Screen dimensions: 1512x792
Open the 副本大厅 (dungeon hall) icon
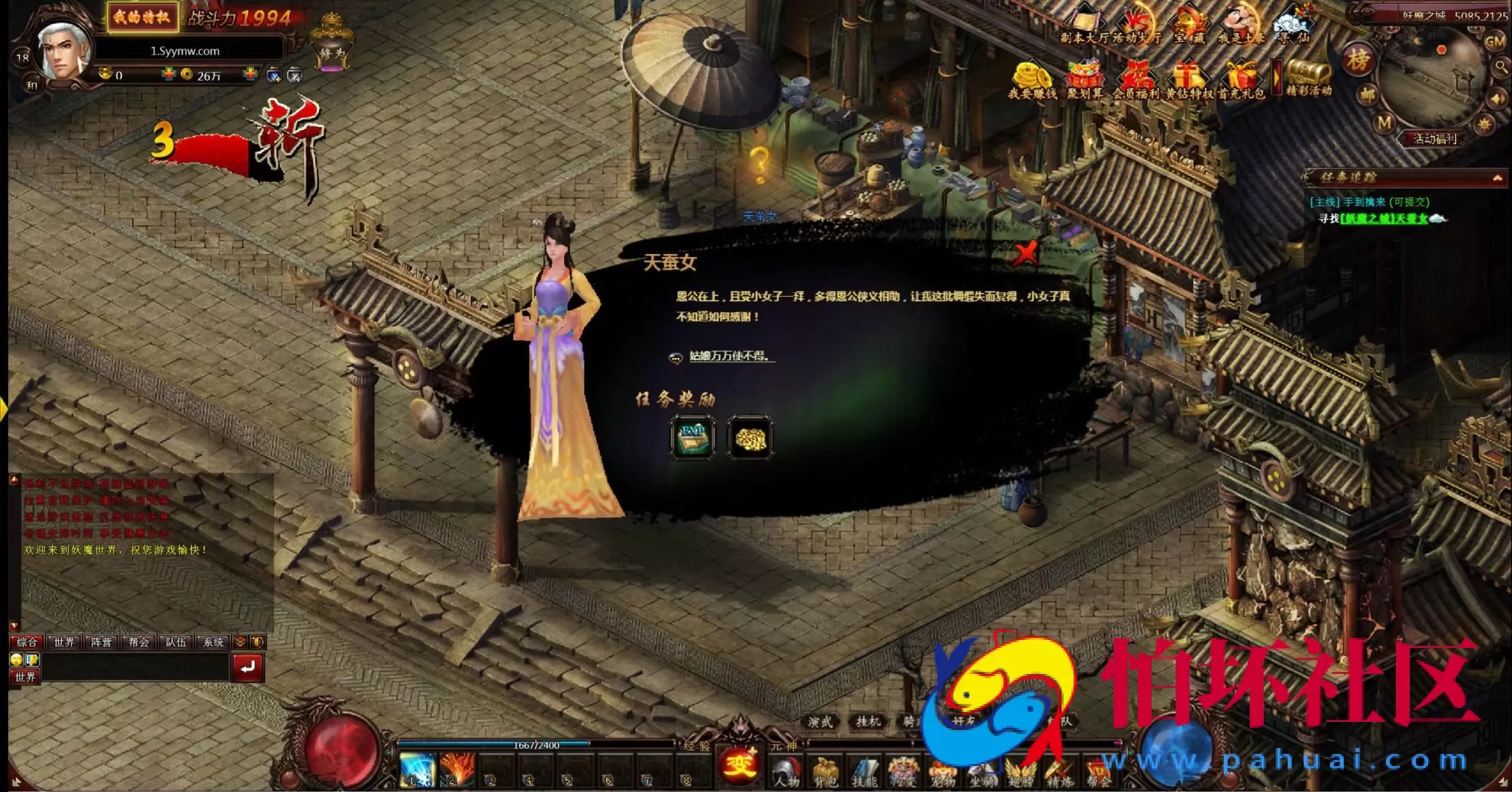coord(1082,21)
